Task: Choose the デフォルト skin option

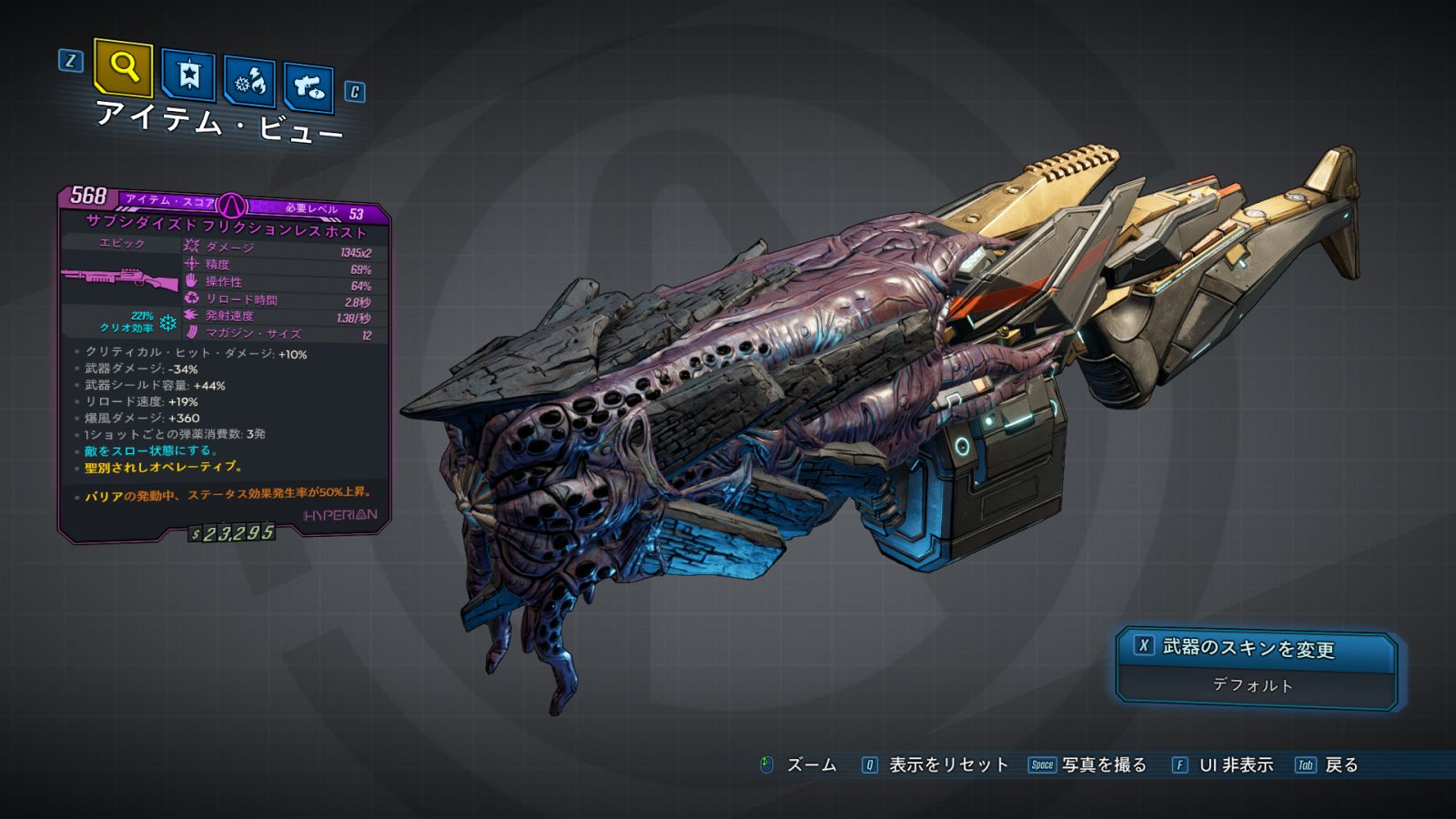Action: [x=1253, y=685]
